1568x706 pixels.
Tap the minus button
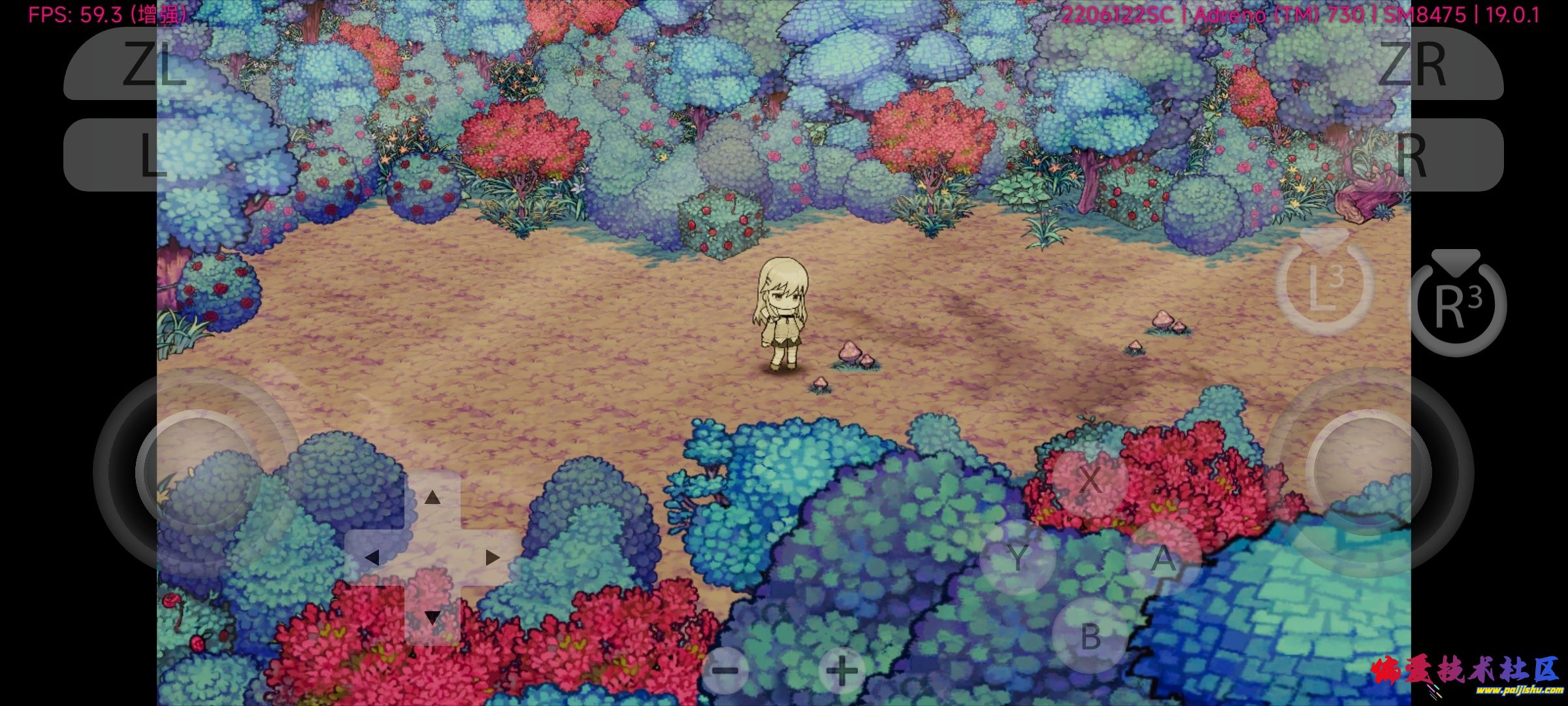[725, 670]
